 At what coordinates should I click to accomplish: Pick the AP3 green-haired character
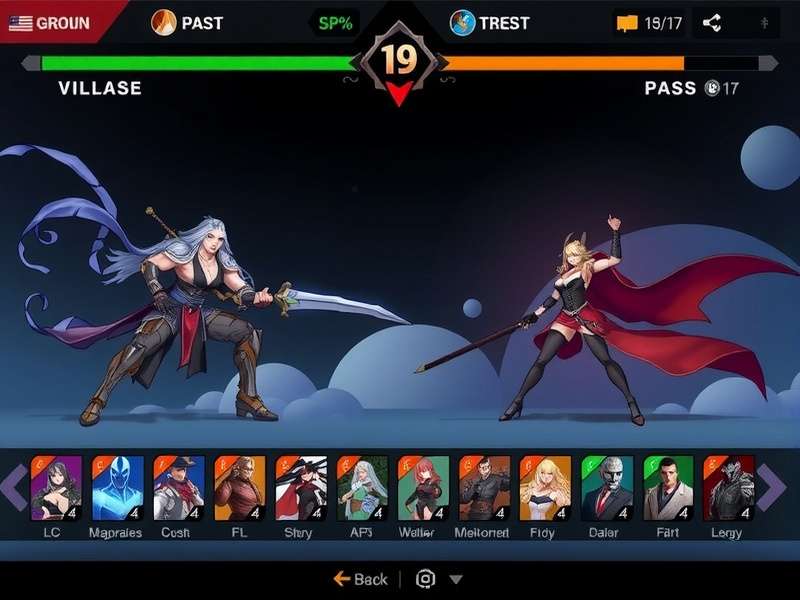point(362,488)
